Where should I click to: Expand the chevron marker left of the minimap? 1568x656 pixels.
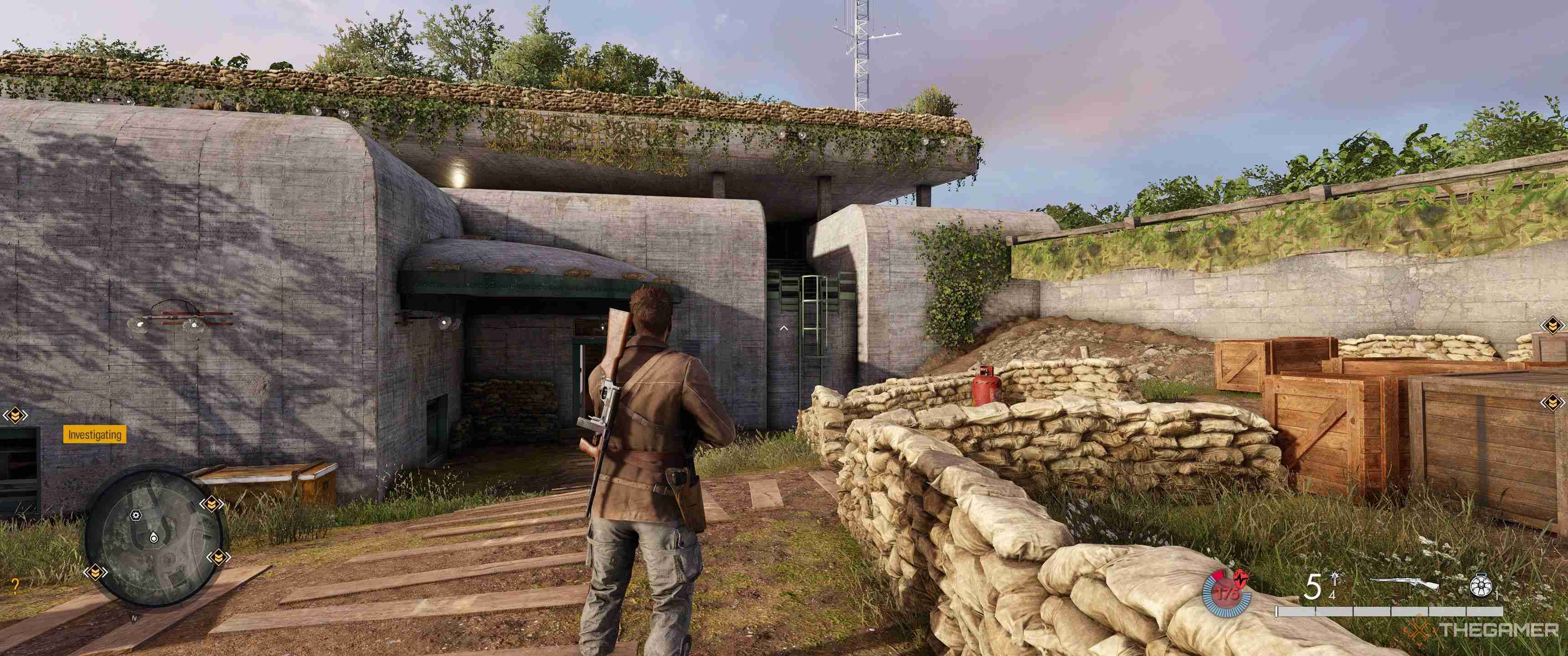point(96,572)
